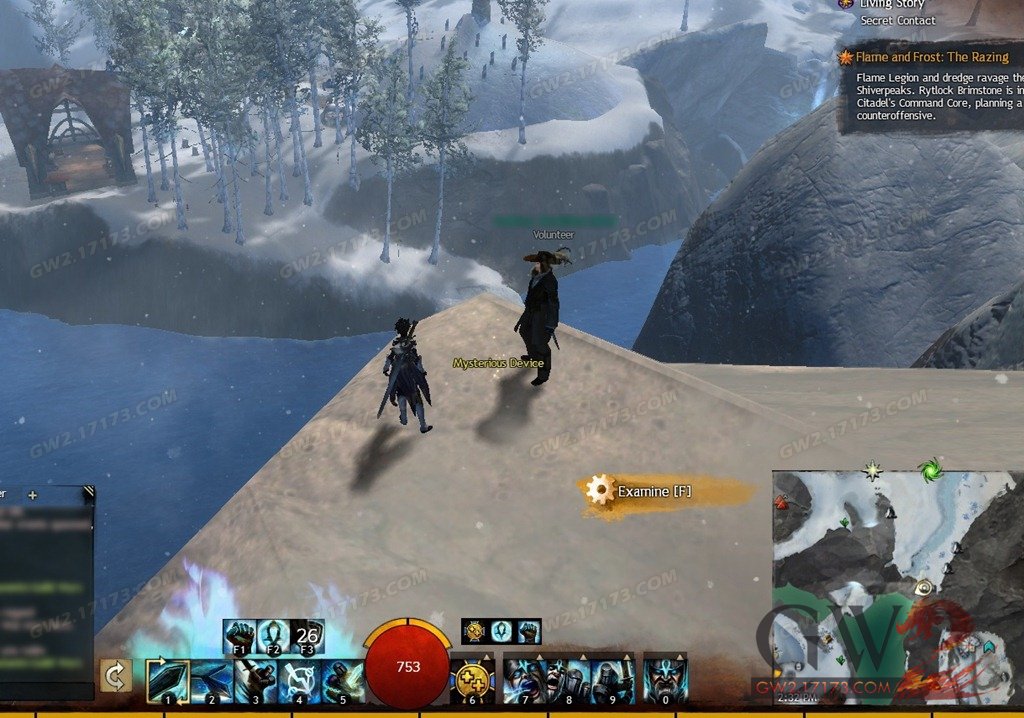Activate weapon skill in slot 1

[x=167, y=679]
